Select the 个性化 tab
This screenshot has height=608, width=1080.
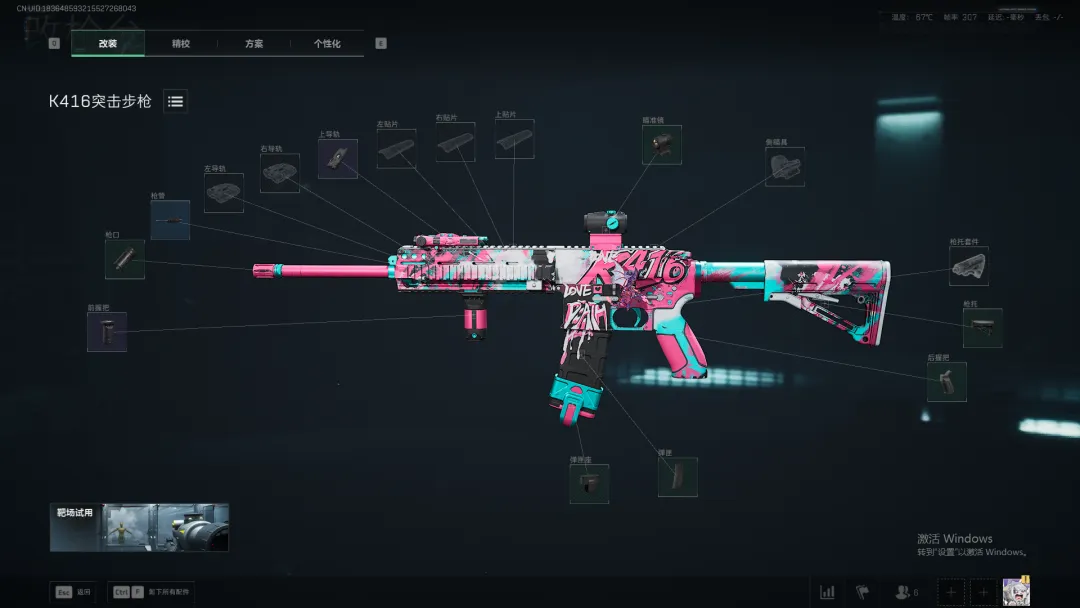click(x=327, y=44)
